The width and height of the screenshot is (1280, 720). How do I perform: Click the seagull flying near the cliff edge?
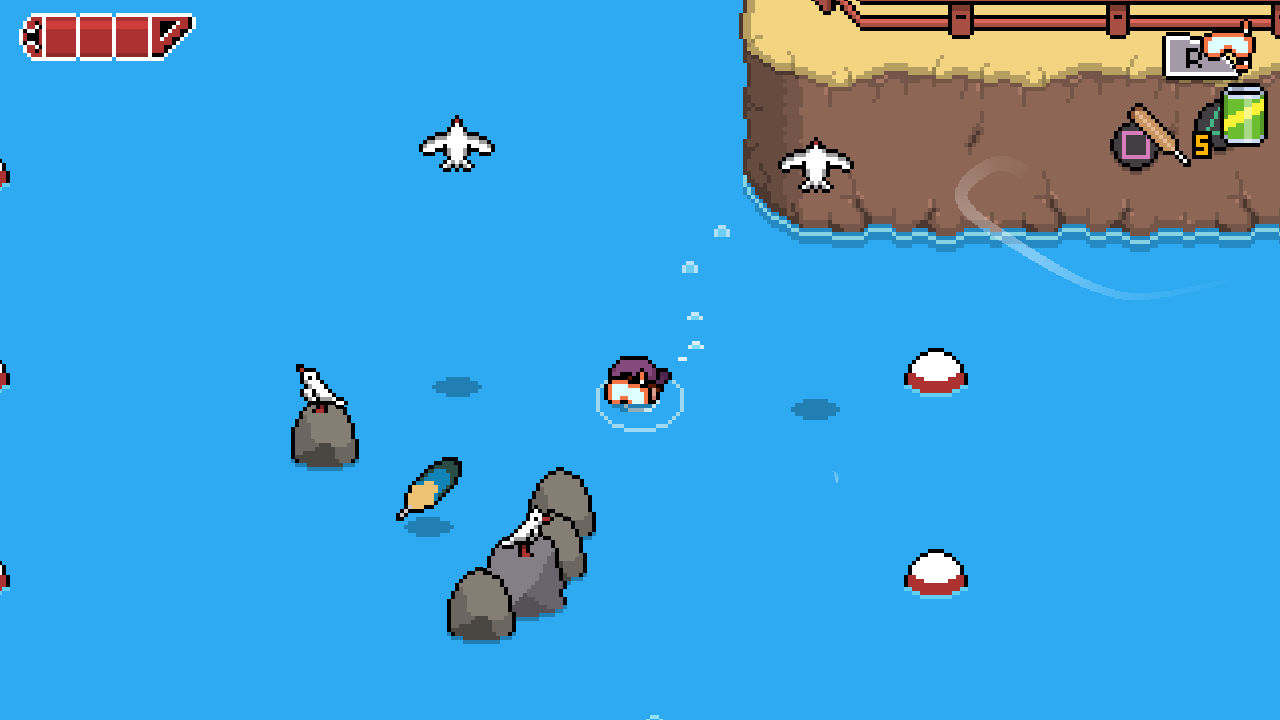coord(814,163)
